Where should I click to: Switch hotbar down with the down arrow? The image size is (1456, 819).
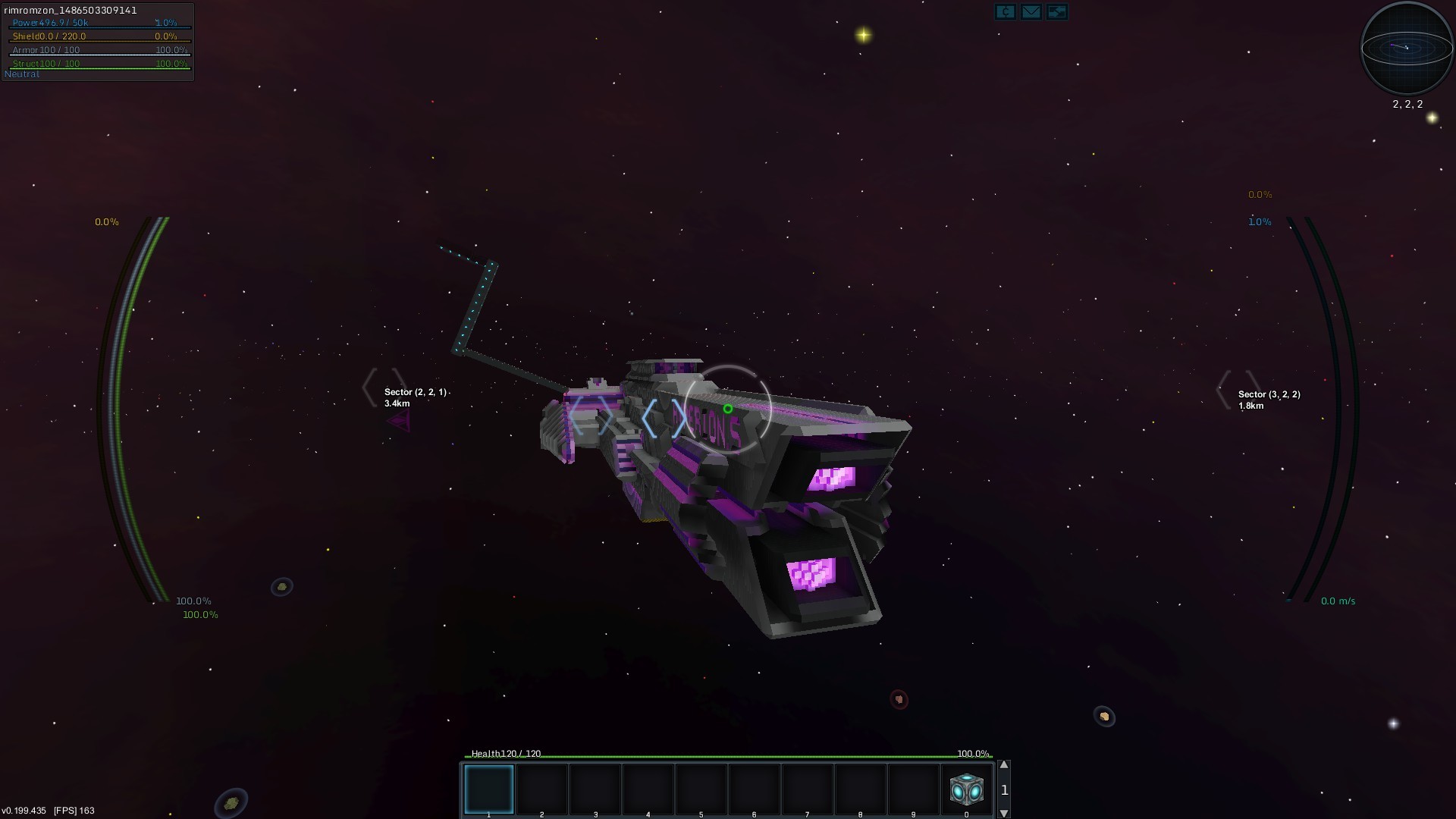coord(1004,813)
